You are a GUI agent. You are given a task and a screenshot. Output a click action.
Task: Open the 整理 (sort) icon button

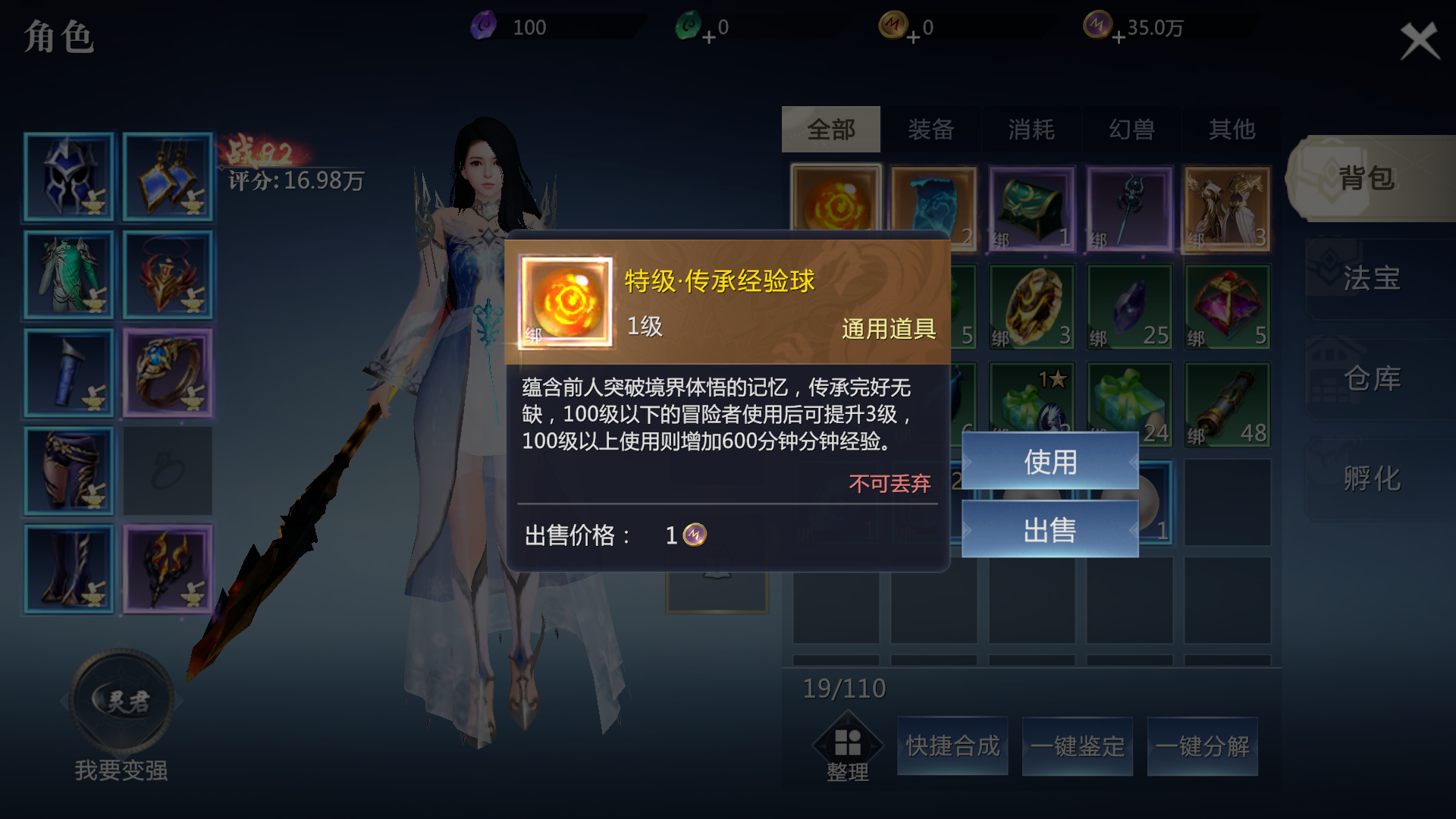point(848,744)
